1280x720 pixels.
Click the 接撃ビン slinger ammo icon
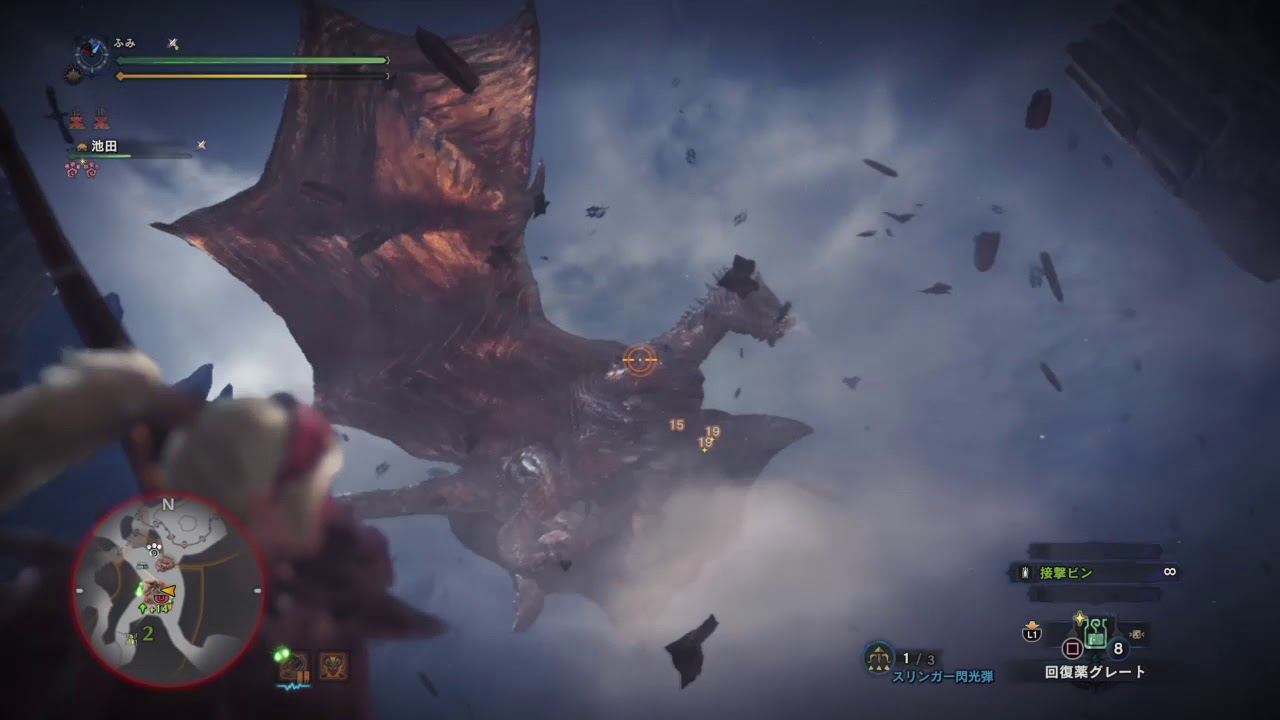coord(1024,572)
